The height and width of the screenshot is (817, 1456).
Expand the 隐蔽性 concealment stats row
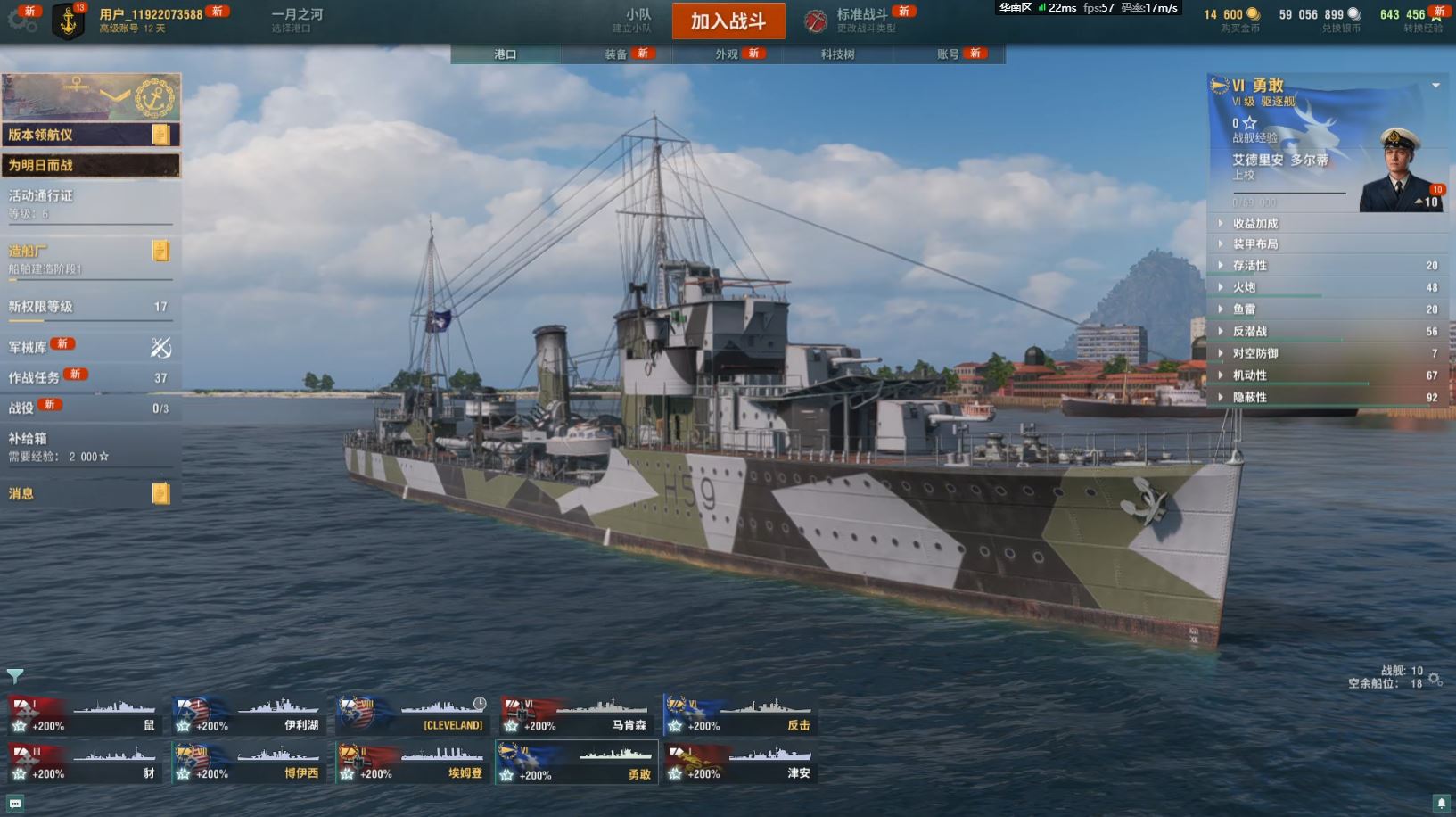pyautogui.click(x=1328, y=397)
